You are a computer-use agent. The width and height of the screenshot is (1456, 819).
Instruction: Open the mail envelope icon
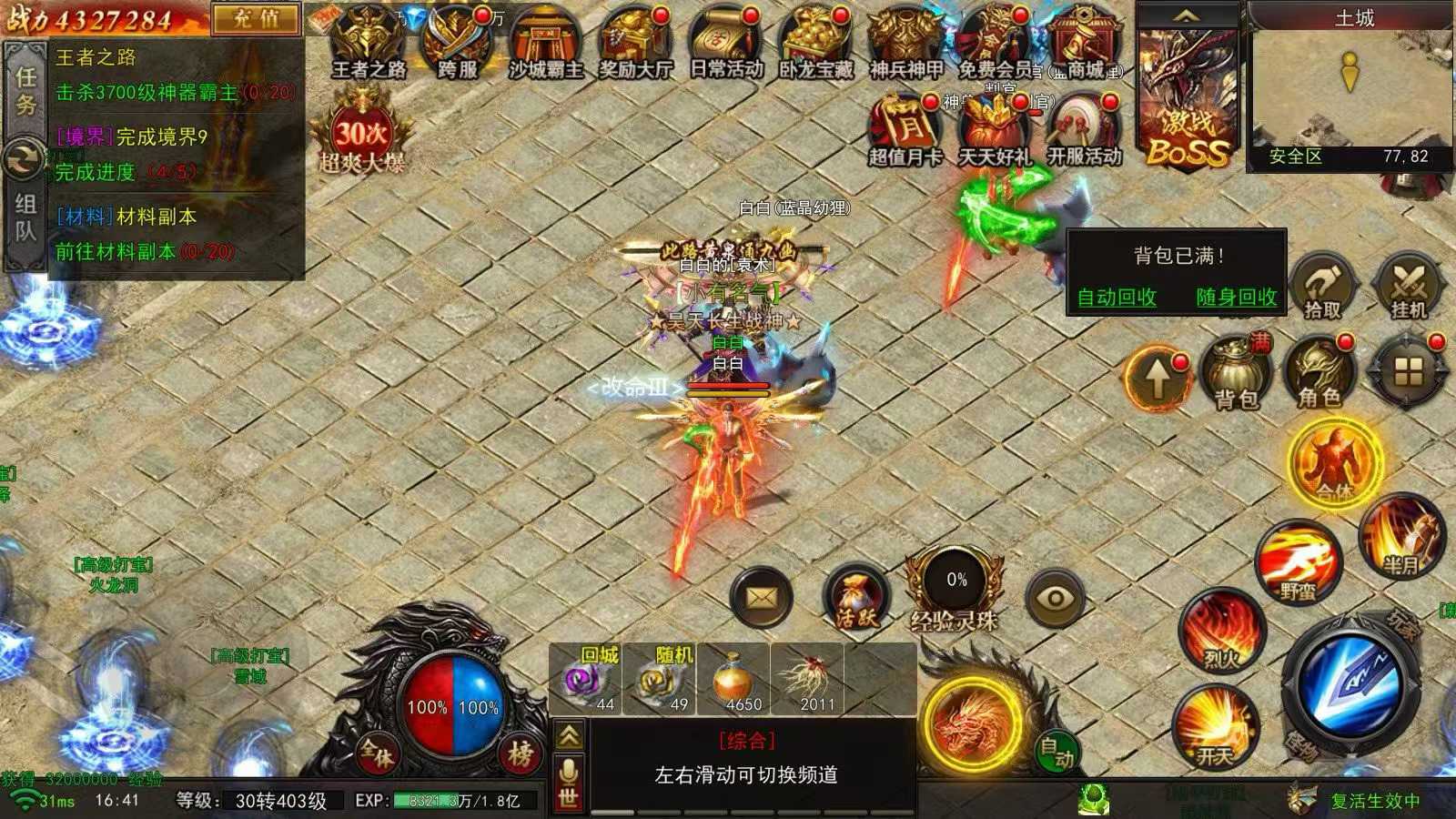pos(762,598)
